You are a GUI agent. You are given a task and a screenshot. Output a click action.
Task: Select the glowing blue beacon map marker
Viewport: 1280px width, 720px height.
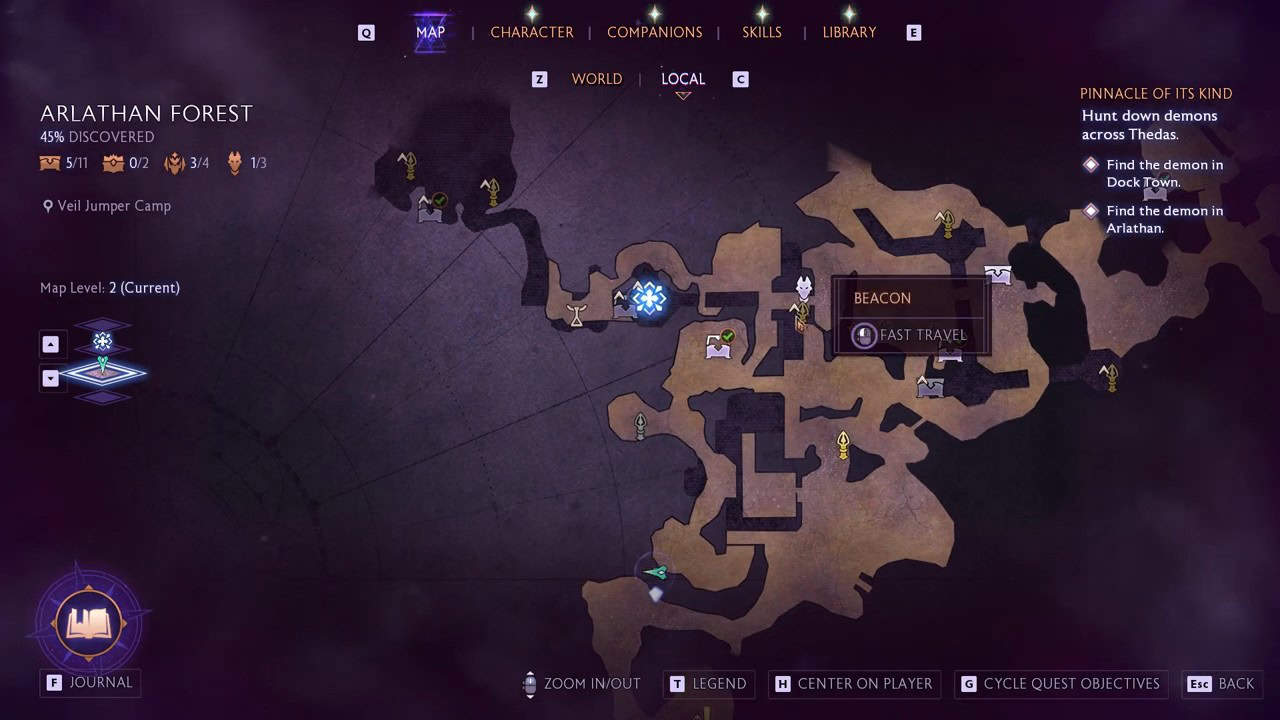tap(649, 298)
